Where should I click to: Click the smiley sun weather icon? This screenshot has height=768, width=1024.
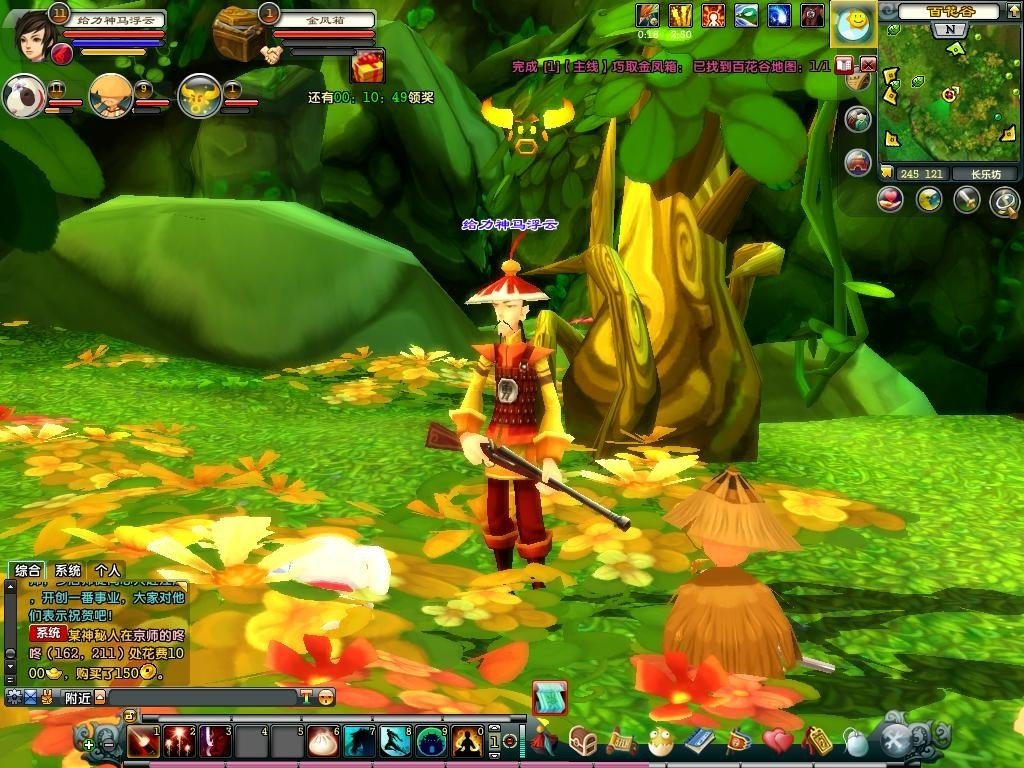(853, 25)
